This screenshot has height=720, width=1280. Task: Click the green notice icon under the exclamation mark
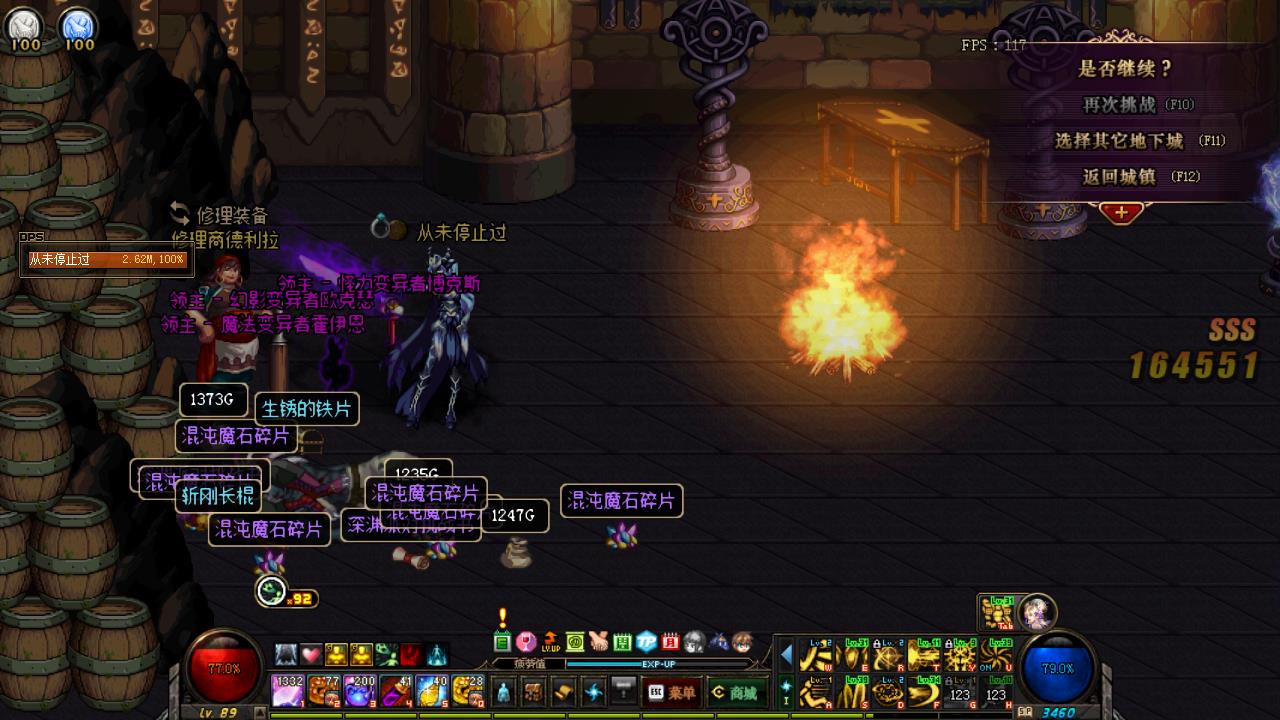(502, 641)
